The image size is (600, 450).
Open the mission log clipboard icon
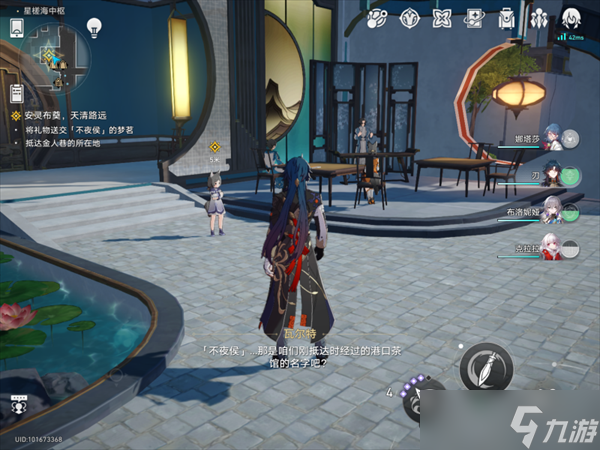coord(17,93)
